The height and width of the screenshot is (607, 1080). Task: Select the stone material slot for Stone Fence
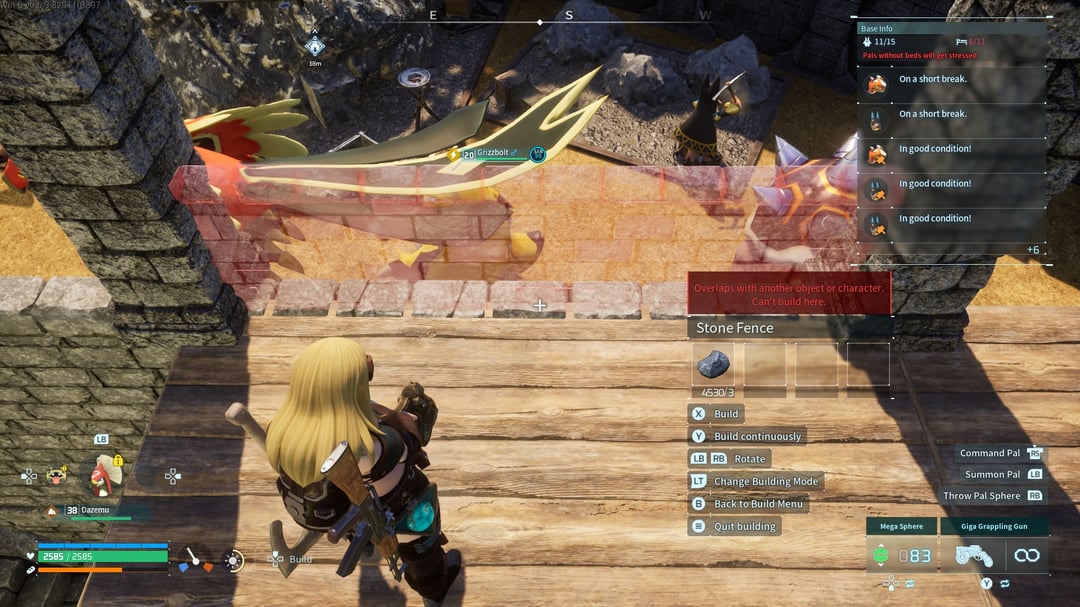click(713, 364)
